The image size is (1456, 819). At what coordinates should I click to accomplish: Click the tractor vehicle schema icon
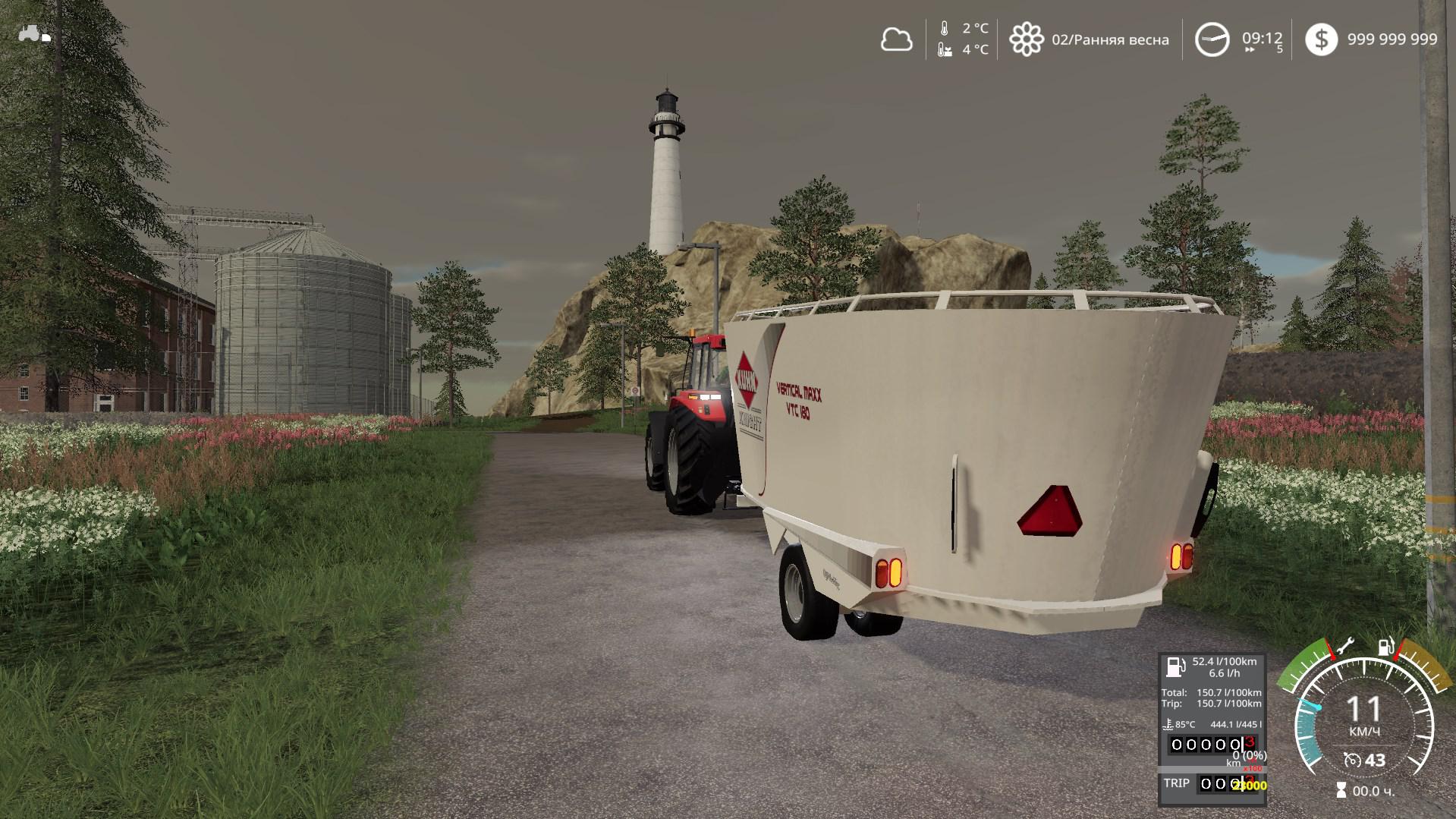point(34,34)
